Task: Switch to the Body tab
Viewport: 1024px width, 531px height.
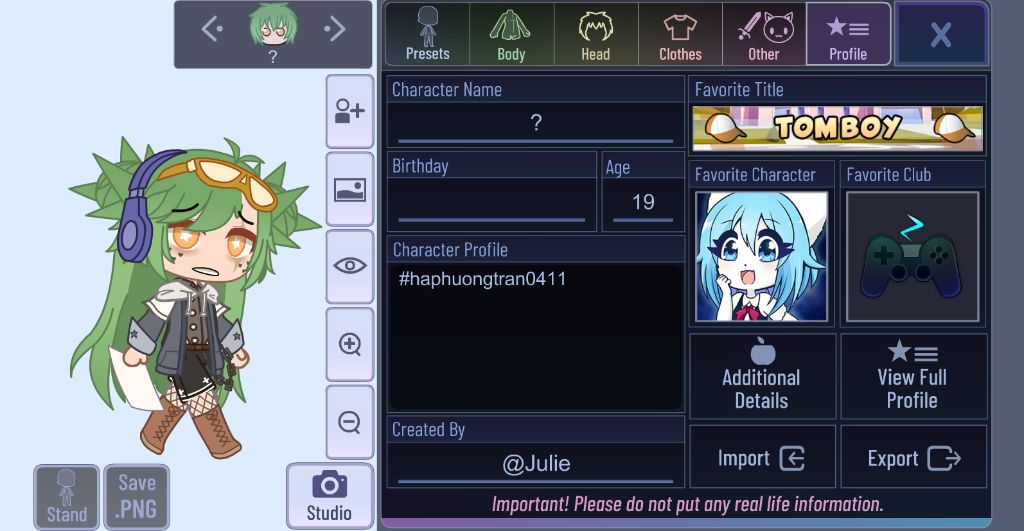Action: point(511,34)
